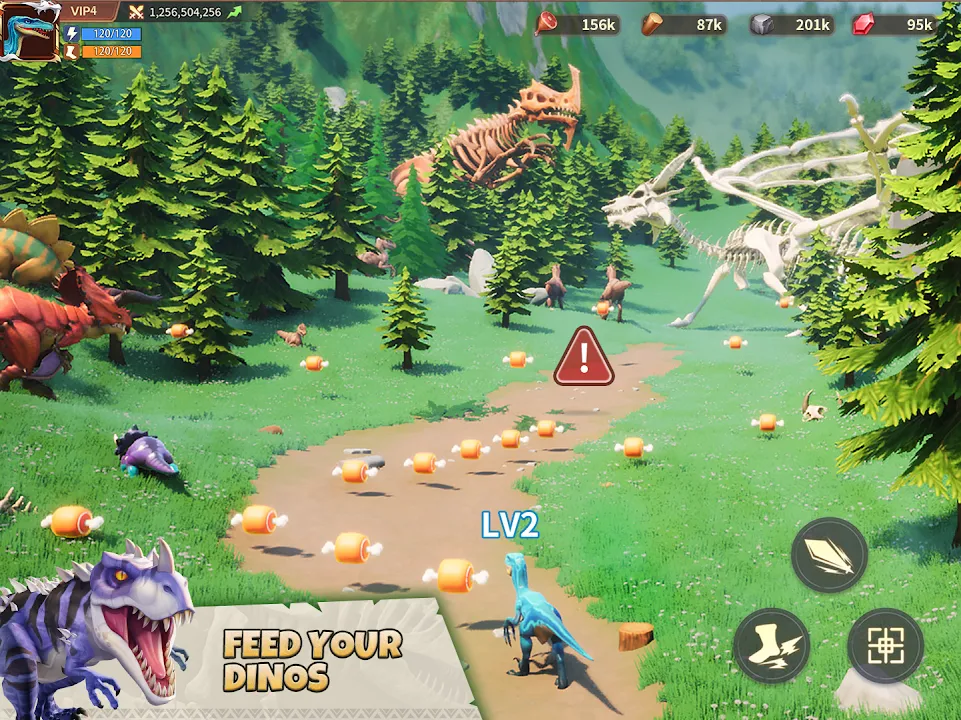Activate the crosshair target lock button
This screenshot has height=720, width=961.
pyautogui.click(x=885, y=646)
